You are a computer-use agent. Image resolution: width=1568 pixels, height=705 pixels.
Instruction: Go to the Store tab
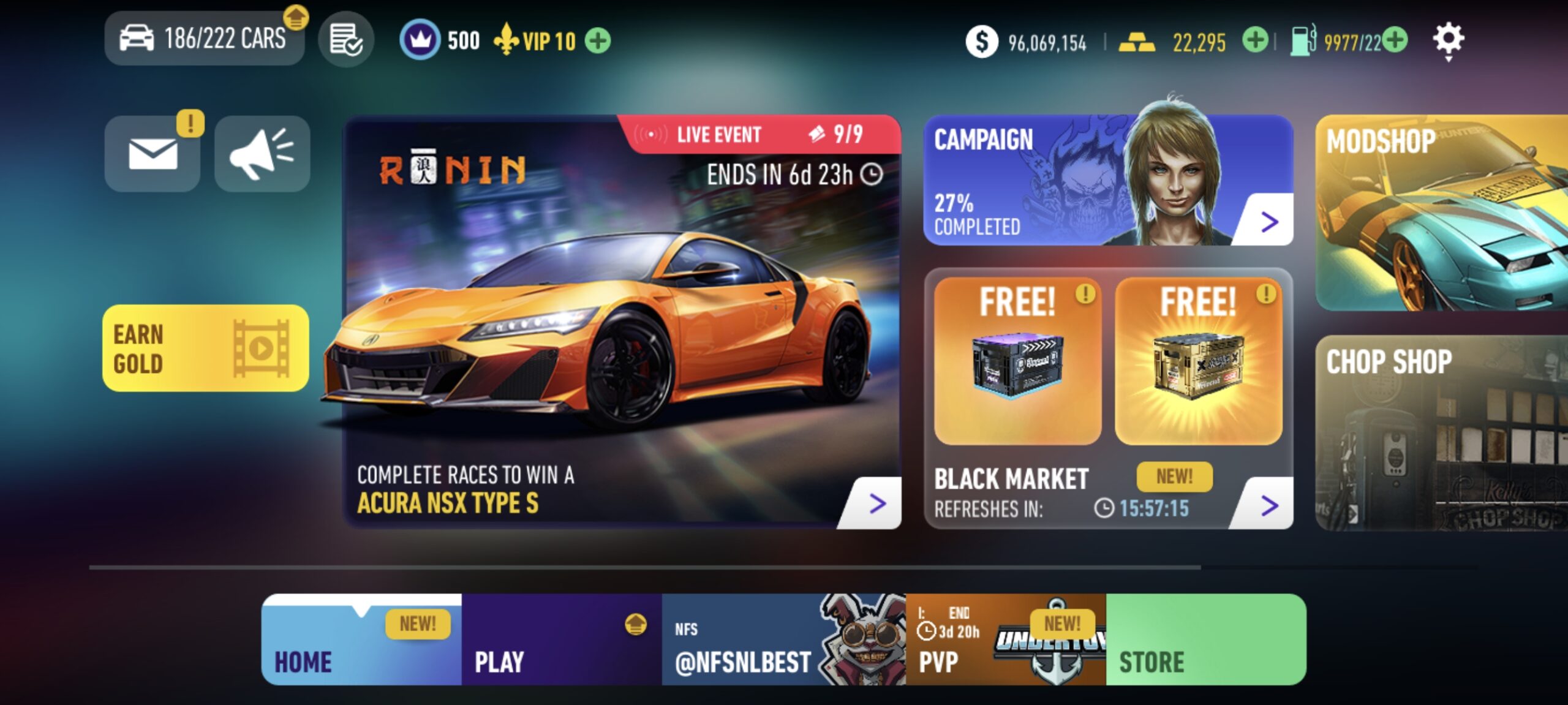point(1205,639)
